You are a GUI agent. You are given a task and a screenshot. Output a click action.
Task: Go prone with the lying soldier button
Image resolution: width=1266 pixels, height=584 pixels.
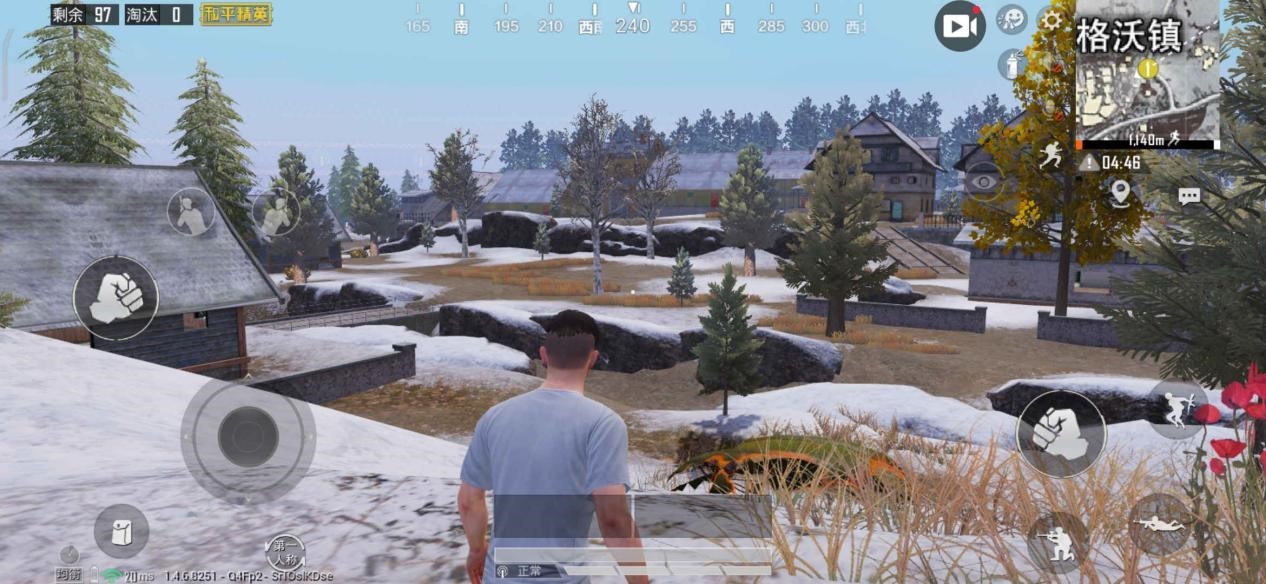coord(1160,524)
